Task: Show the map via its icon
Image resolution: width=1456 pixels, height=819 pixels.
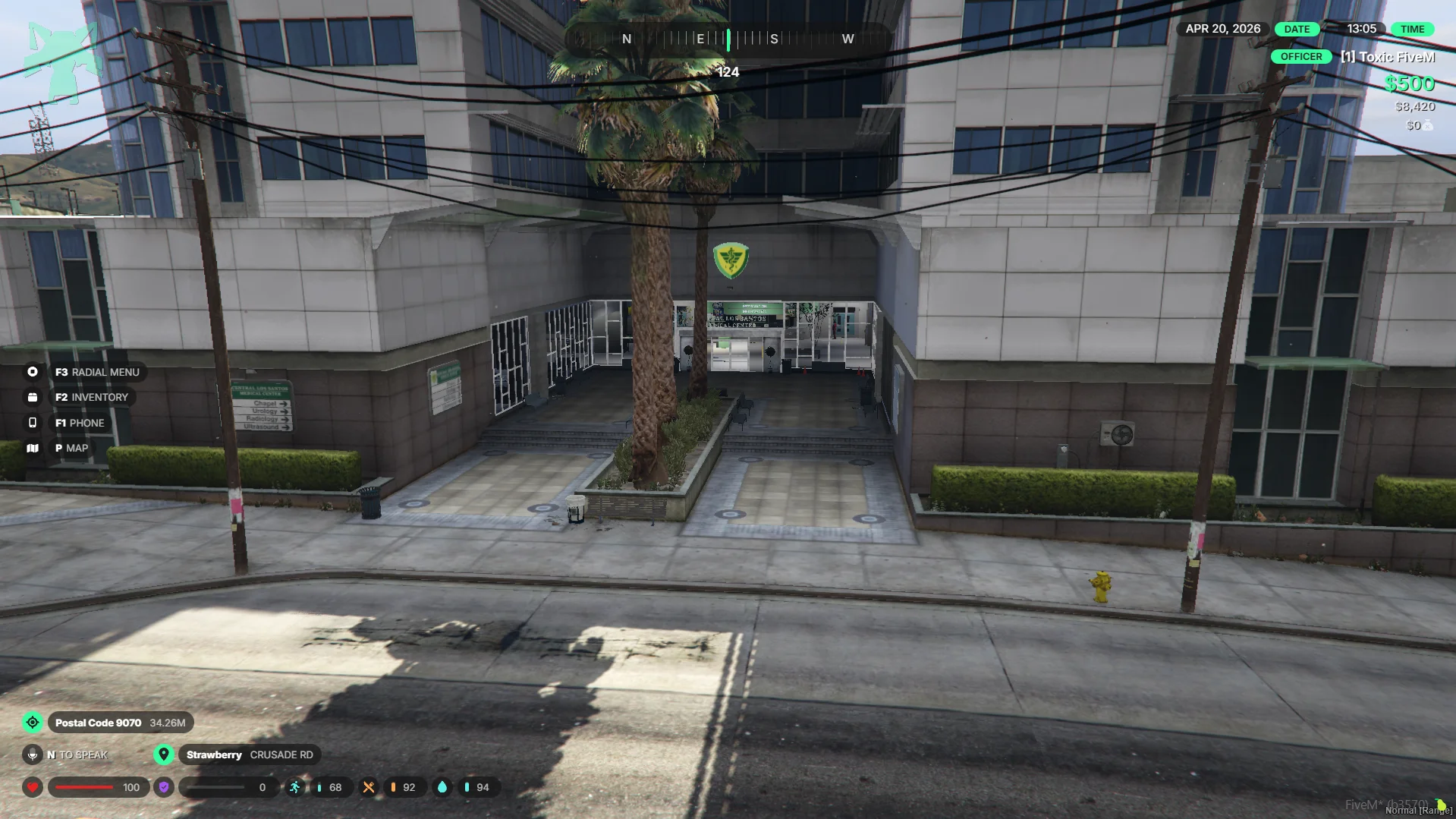Action: tap(33, 448)
